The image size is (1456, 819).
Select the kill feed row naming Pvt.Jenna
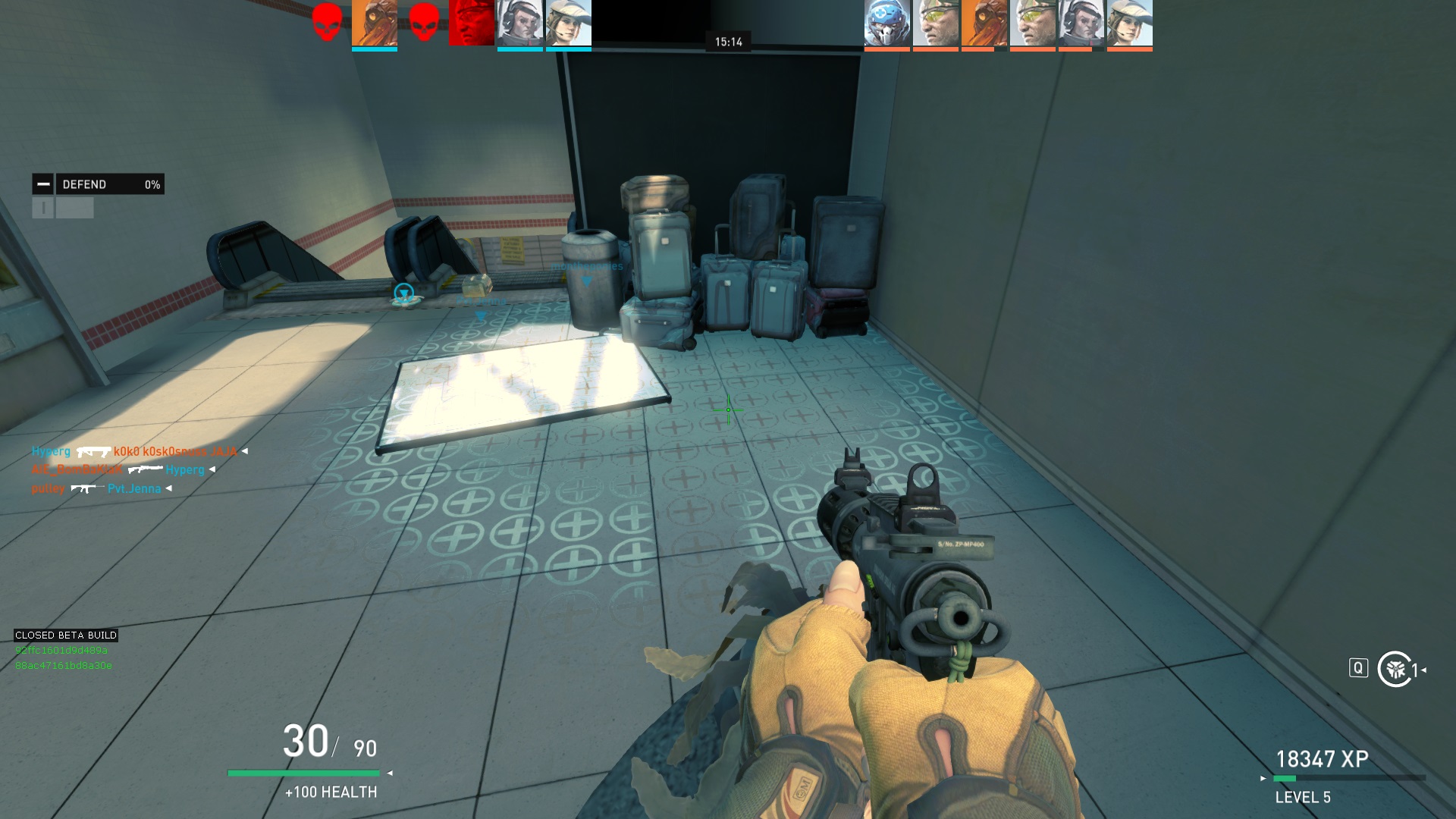pos(102,488)
